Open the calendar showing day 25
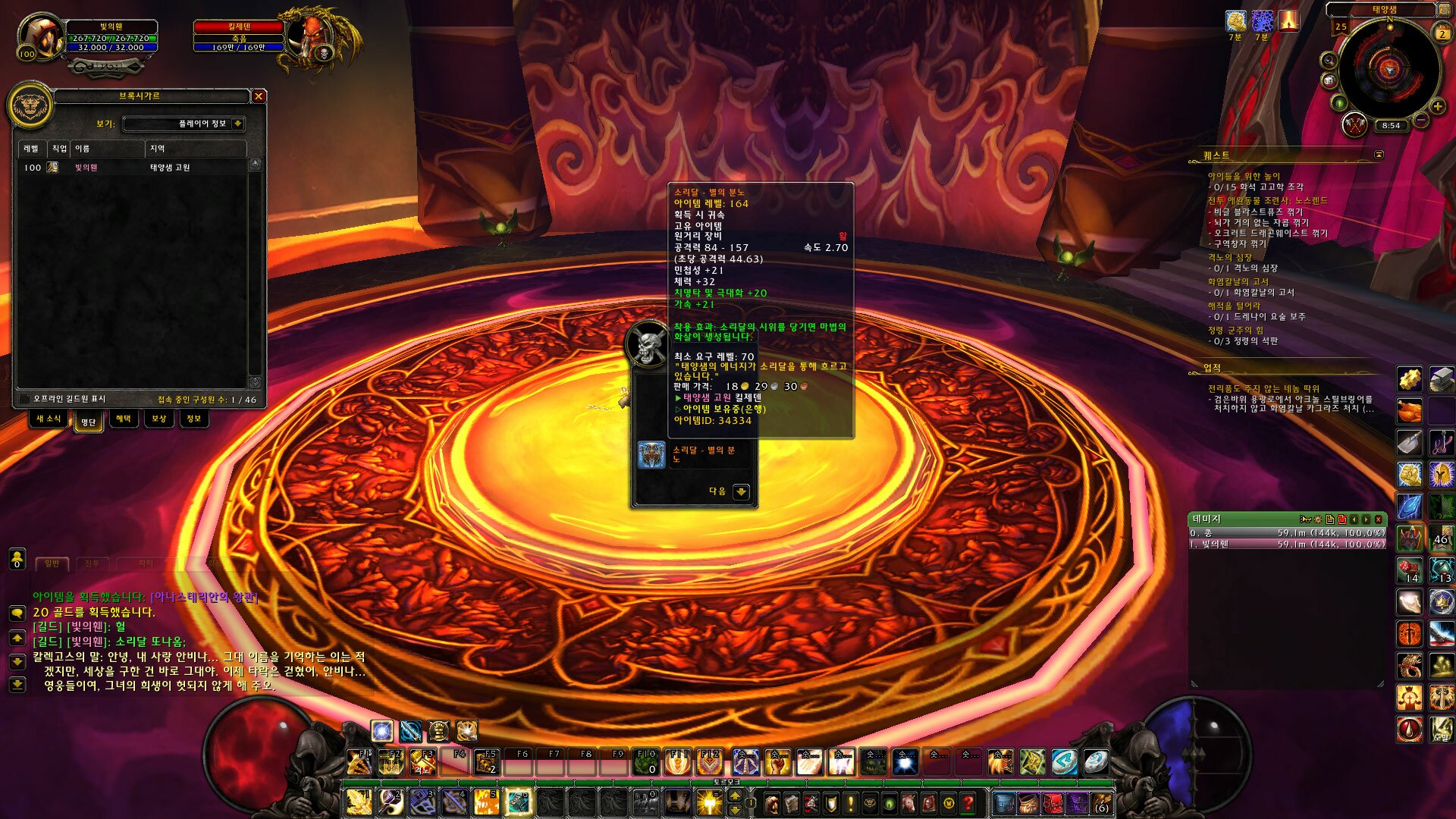 (1341, 27)
